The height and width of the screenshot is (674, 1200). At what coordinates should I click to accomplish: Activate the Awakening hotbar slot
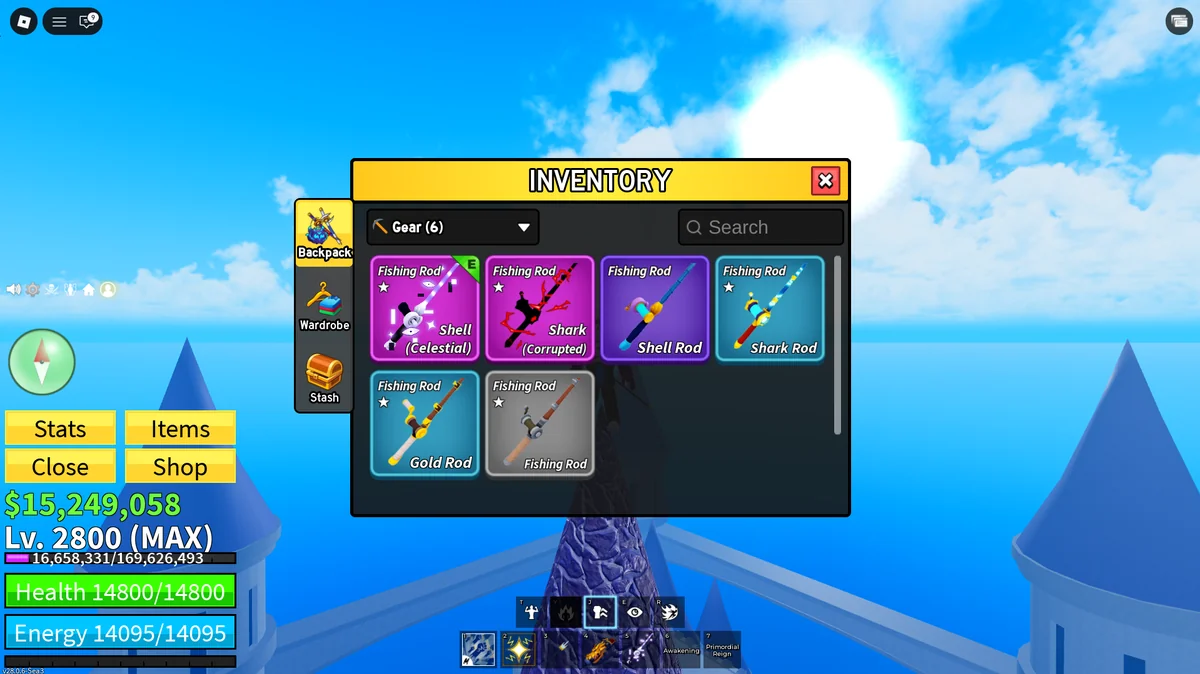681,650
